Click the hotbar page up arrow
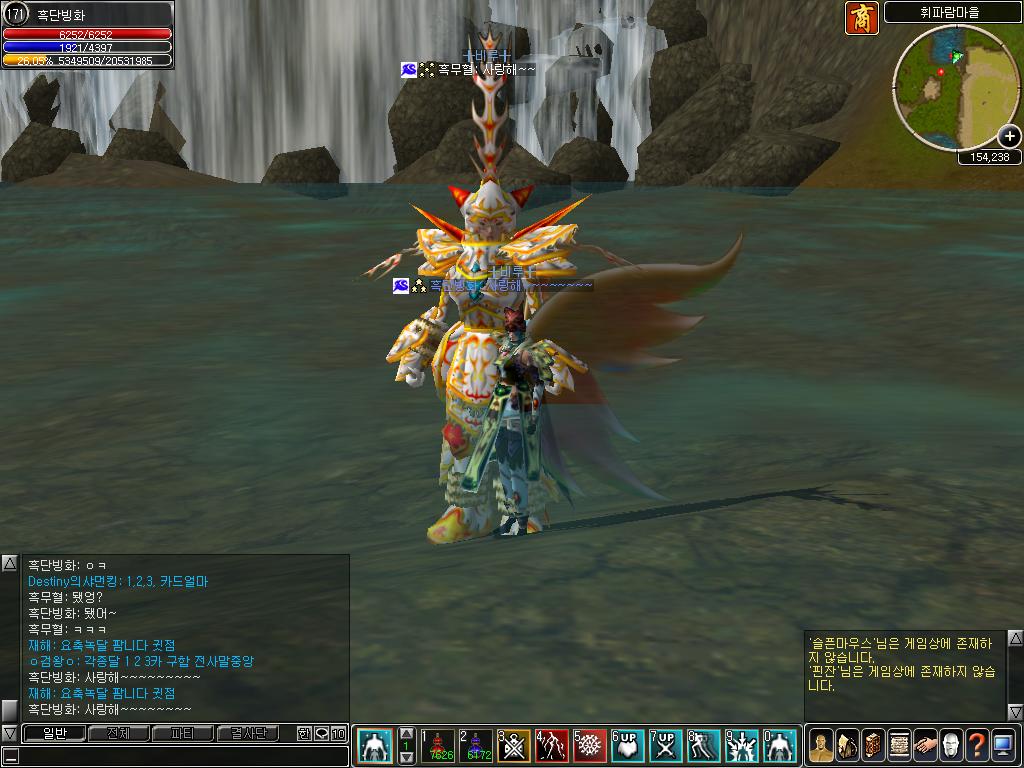 [406, 734]
